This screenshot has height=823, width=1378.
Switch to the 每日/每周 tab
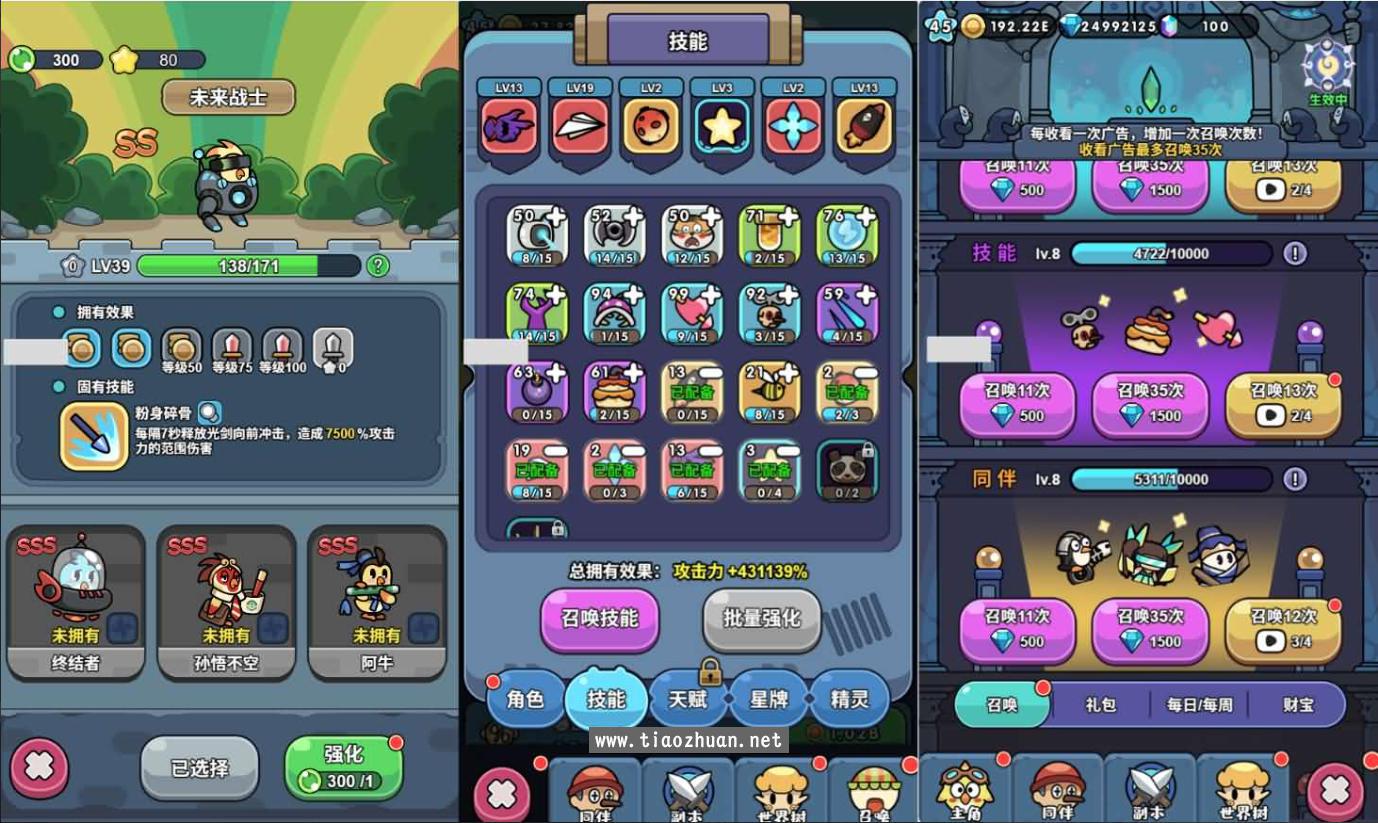click(1199, 705)
